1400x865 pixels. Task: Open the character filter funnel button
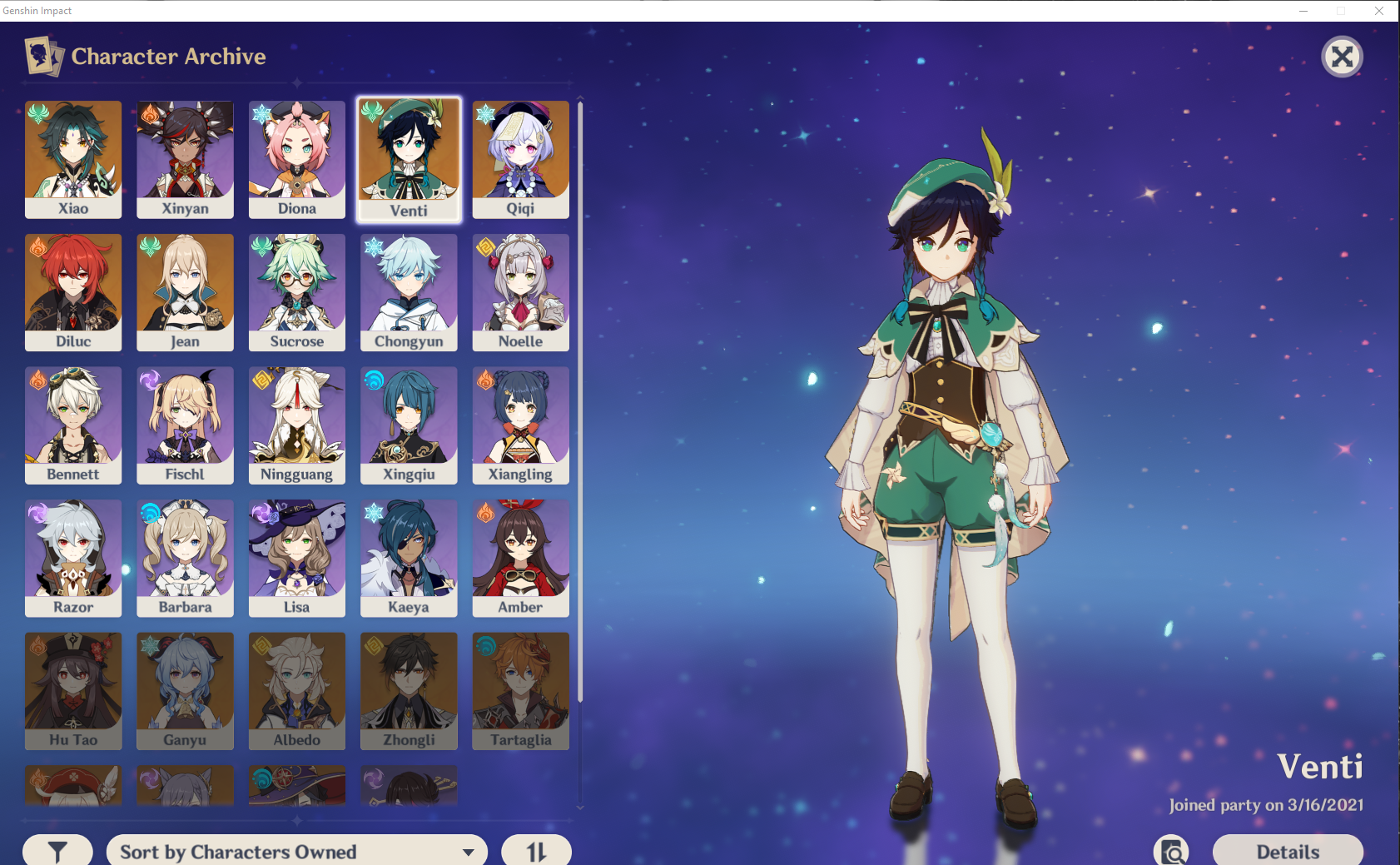tap(57, 851)
